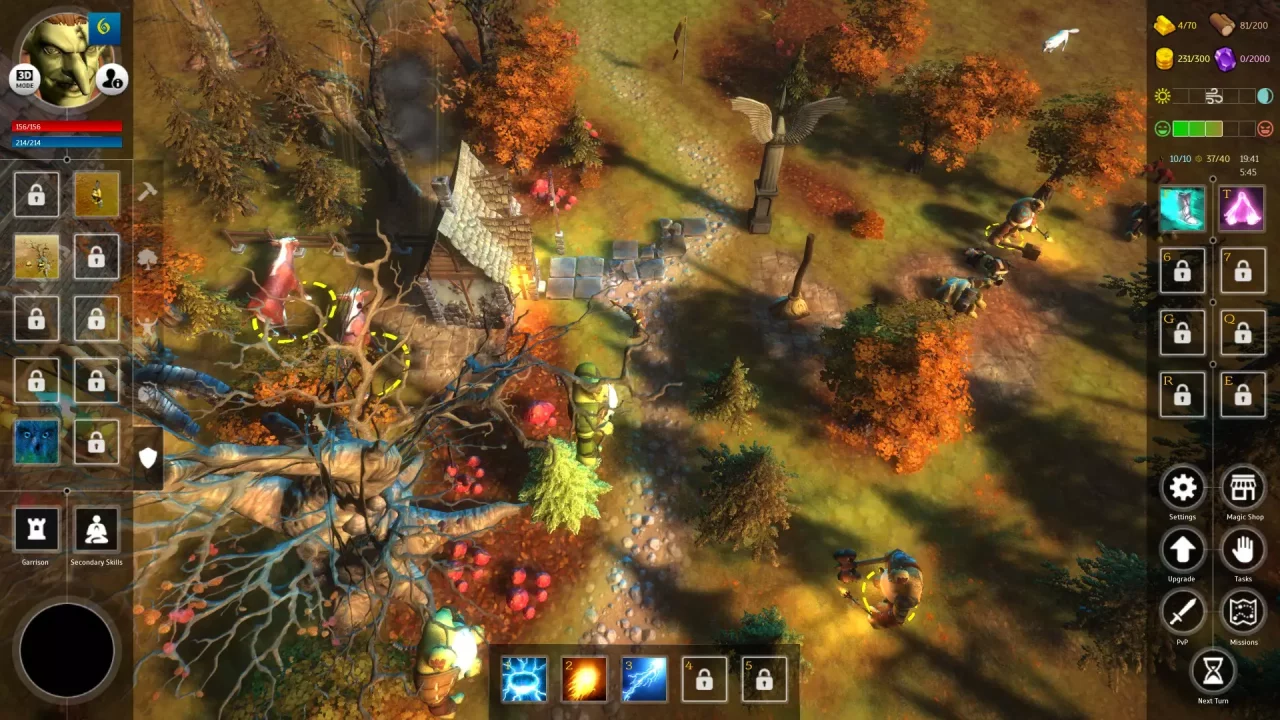Image resolution: width=1280 pixels, height=720 pixels.
Task: Cast the lightning ring spell in slot 1
Action: 524,680
